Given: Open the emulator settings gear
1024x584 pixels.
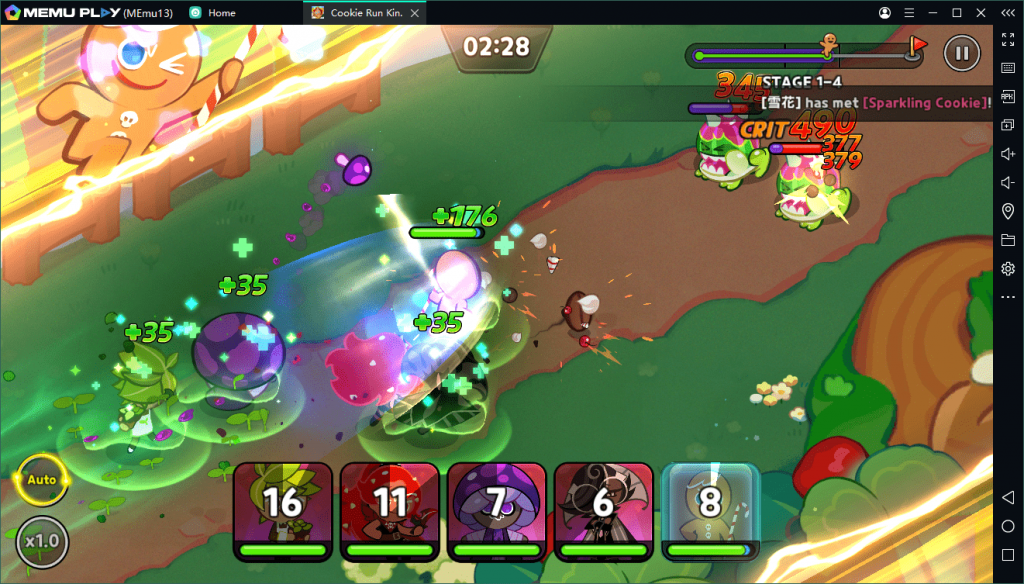Looking at the screenshot, I should [x=1008, y=268].
